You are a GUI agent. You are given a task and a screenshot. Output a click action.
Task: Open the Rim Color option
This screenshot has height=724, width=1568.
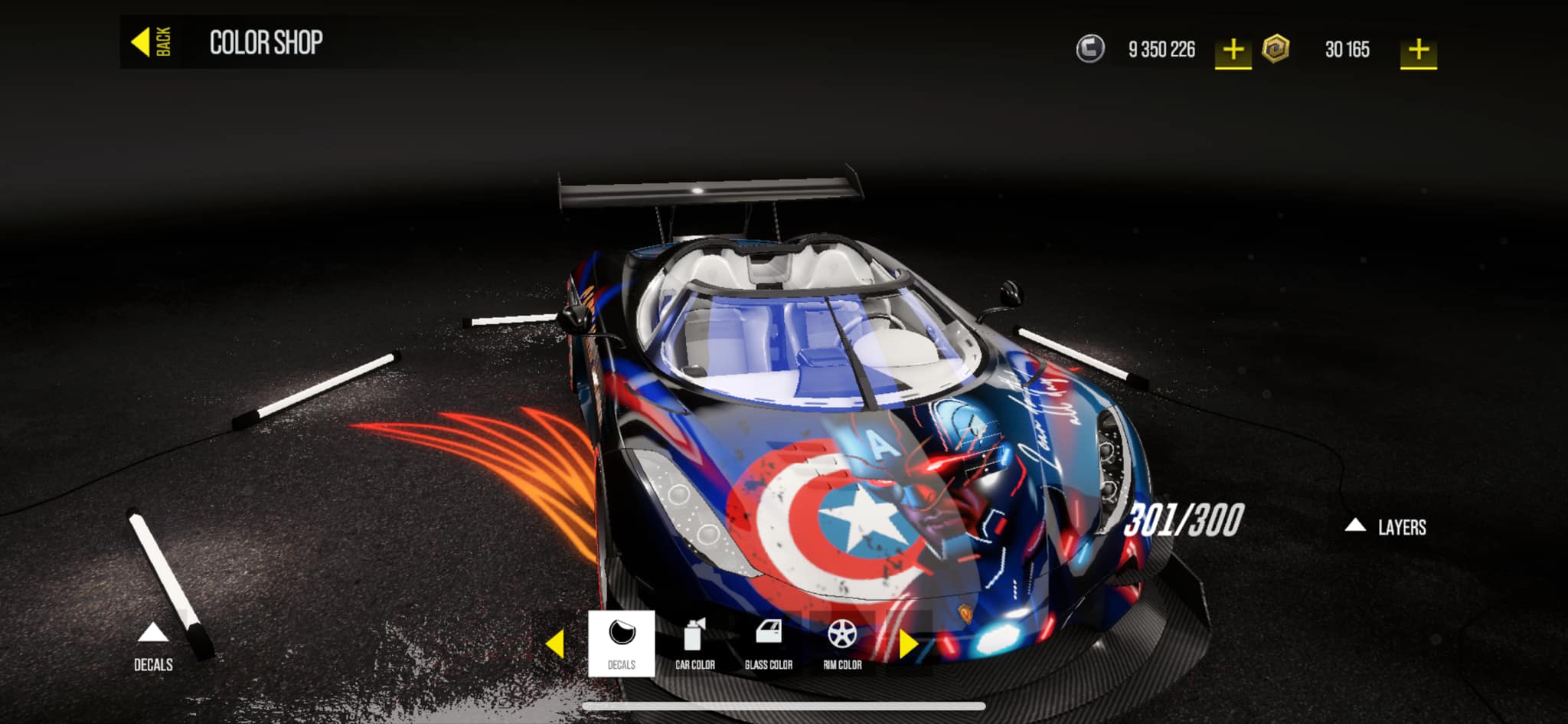coord(842,644)
